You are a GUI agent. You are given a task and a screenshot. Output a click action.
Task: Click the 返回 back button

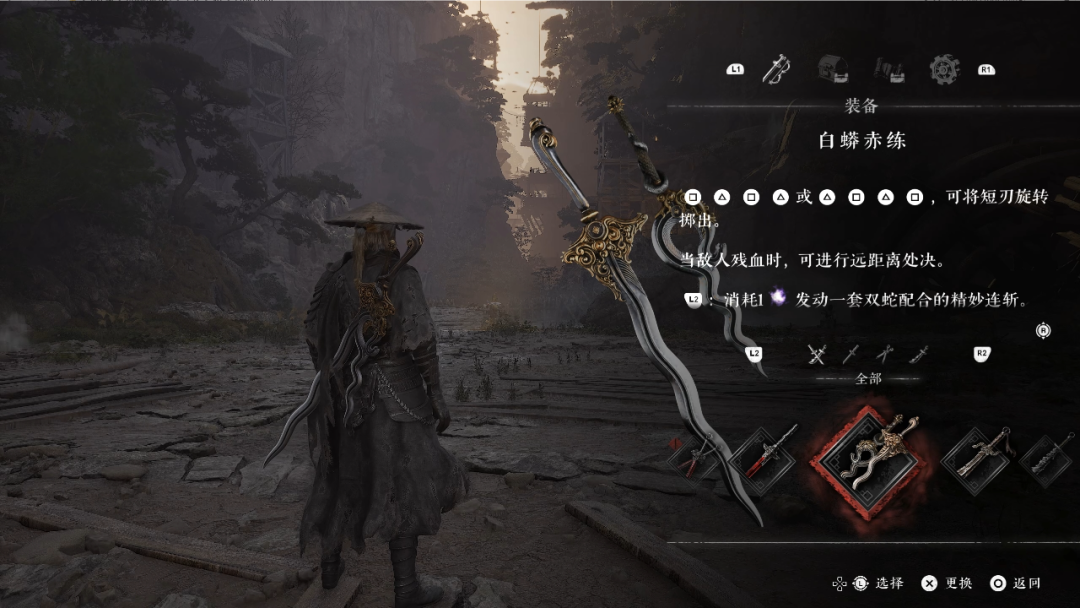pyautogui.click(x=1015, y=583)
